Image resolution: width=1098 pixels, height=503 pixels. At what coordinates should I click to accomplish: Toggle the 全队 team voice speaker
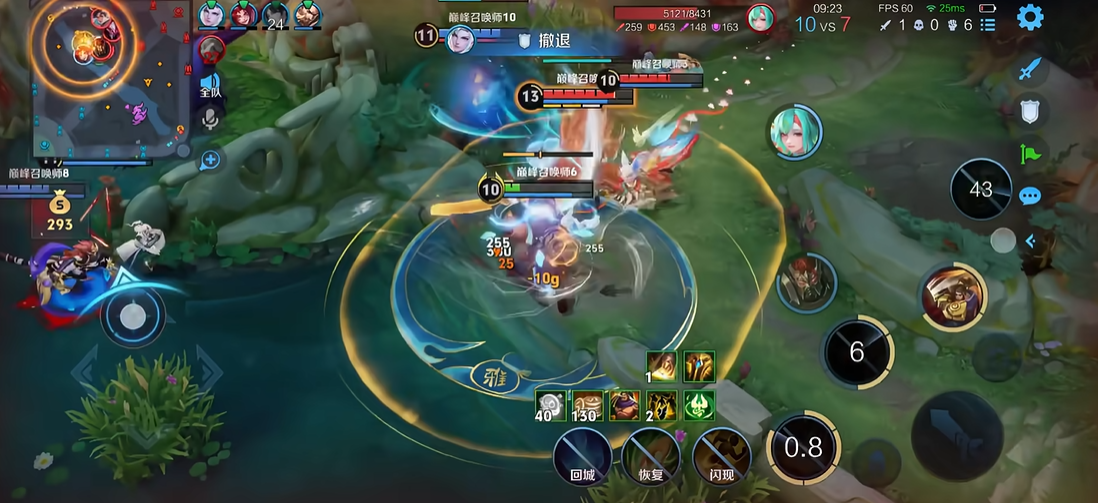(x=210, y=84)
